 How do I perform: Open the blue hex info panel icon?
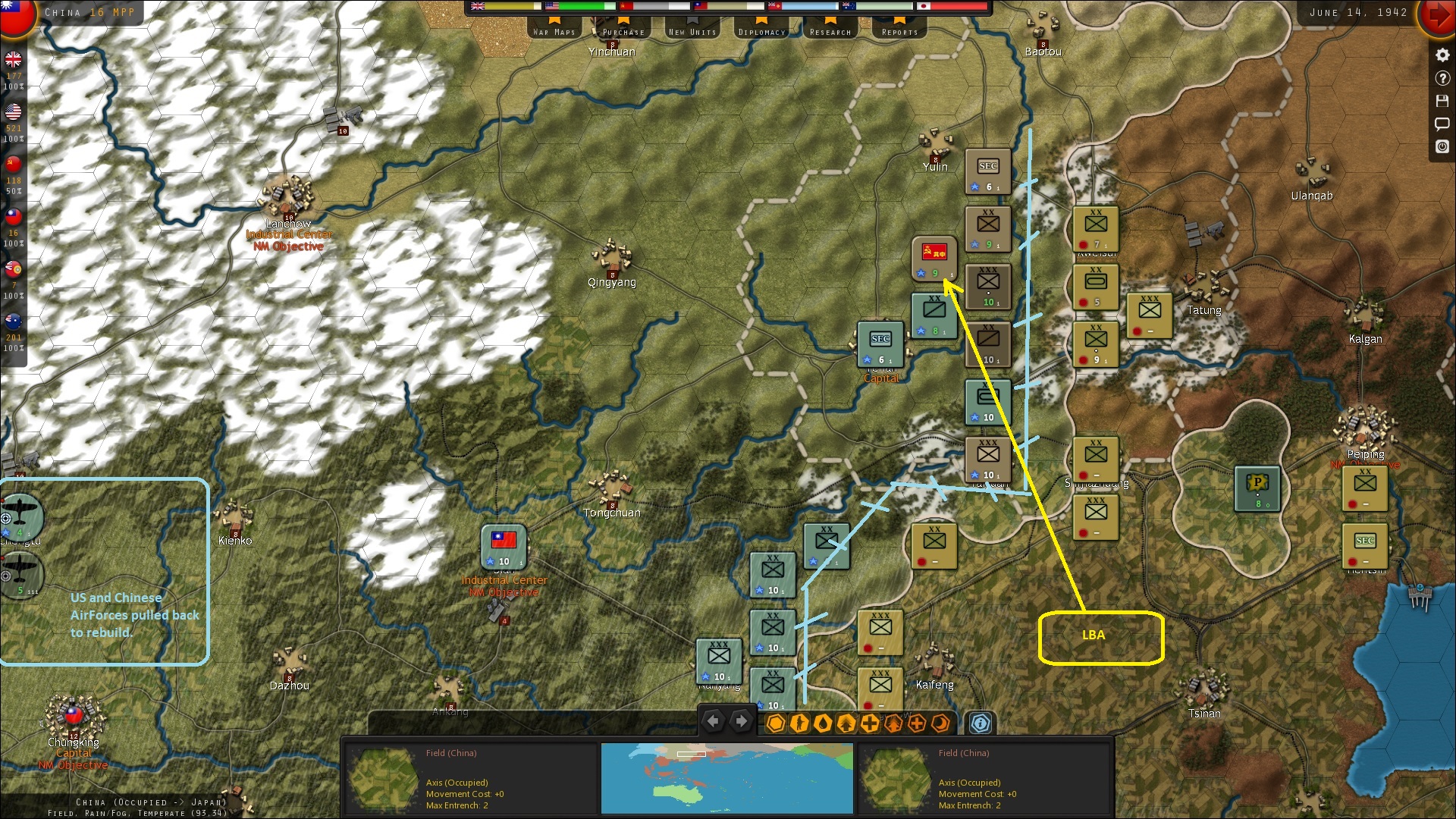tap(979, 723)
